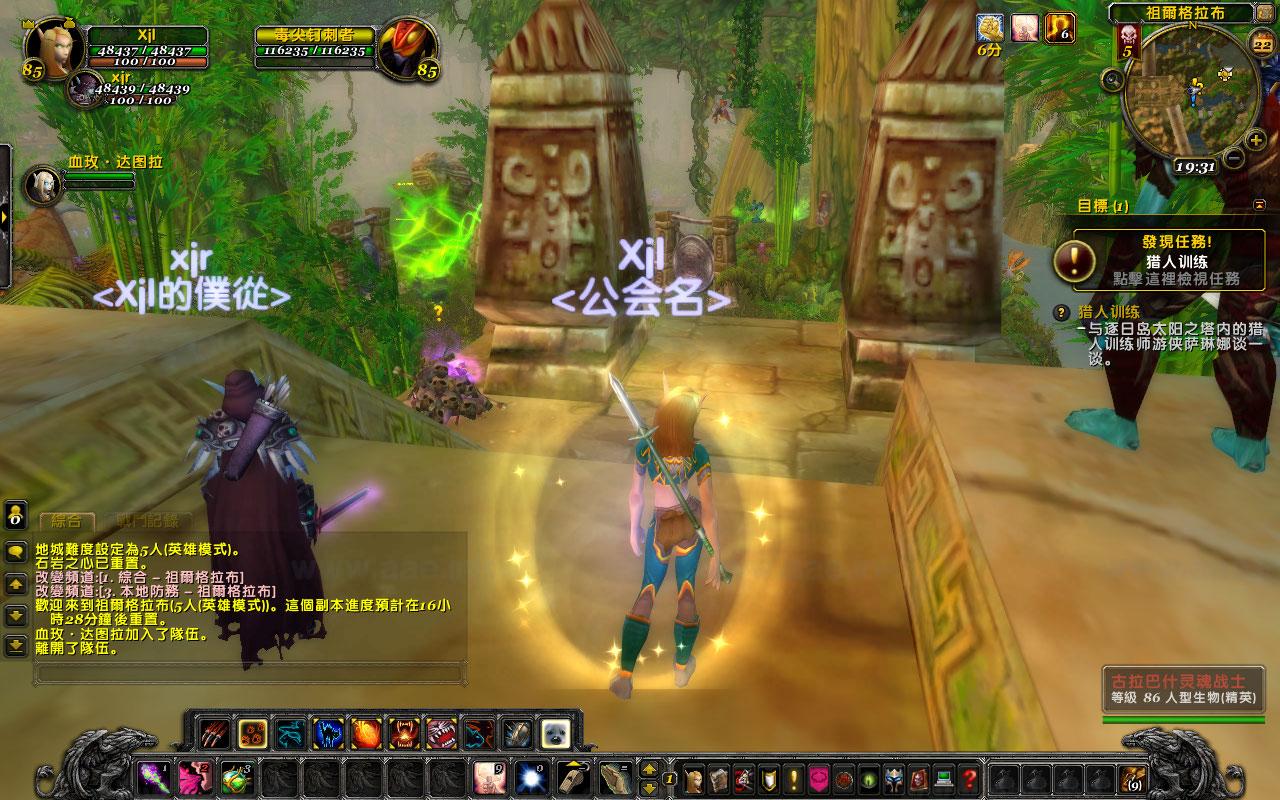Click the minimap zoom-out minus button

1233,158
